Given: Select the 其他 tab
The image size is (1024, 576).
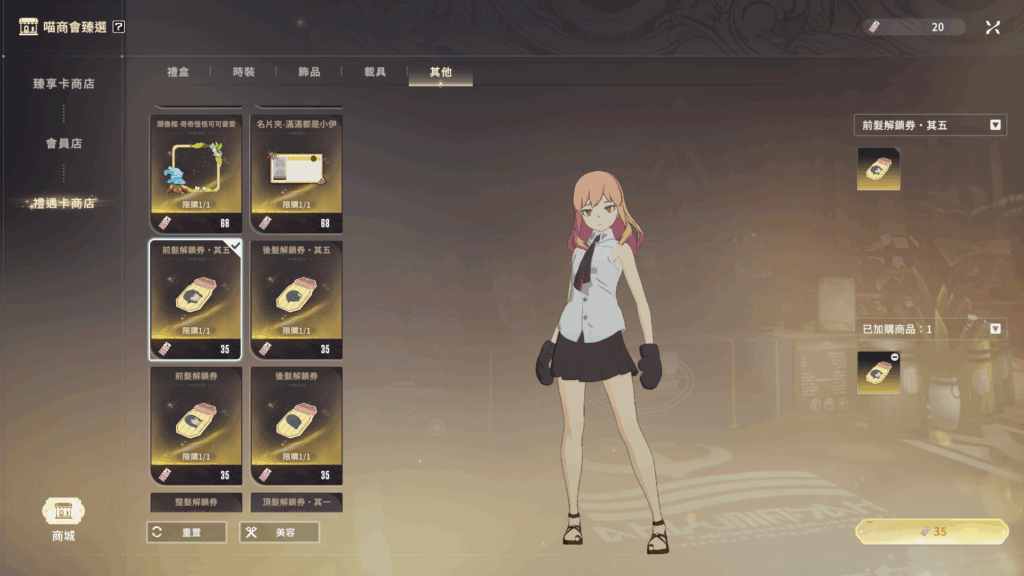Looking at the screenshot, I should pos(440,72).
